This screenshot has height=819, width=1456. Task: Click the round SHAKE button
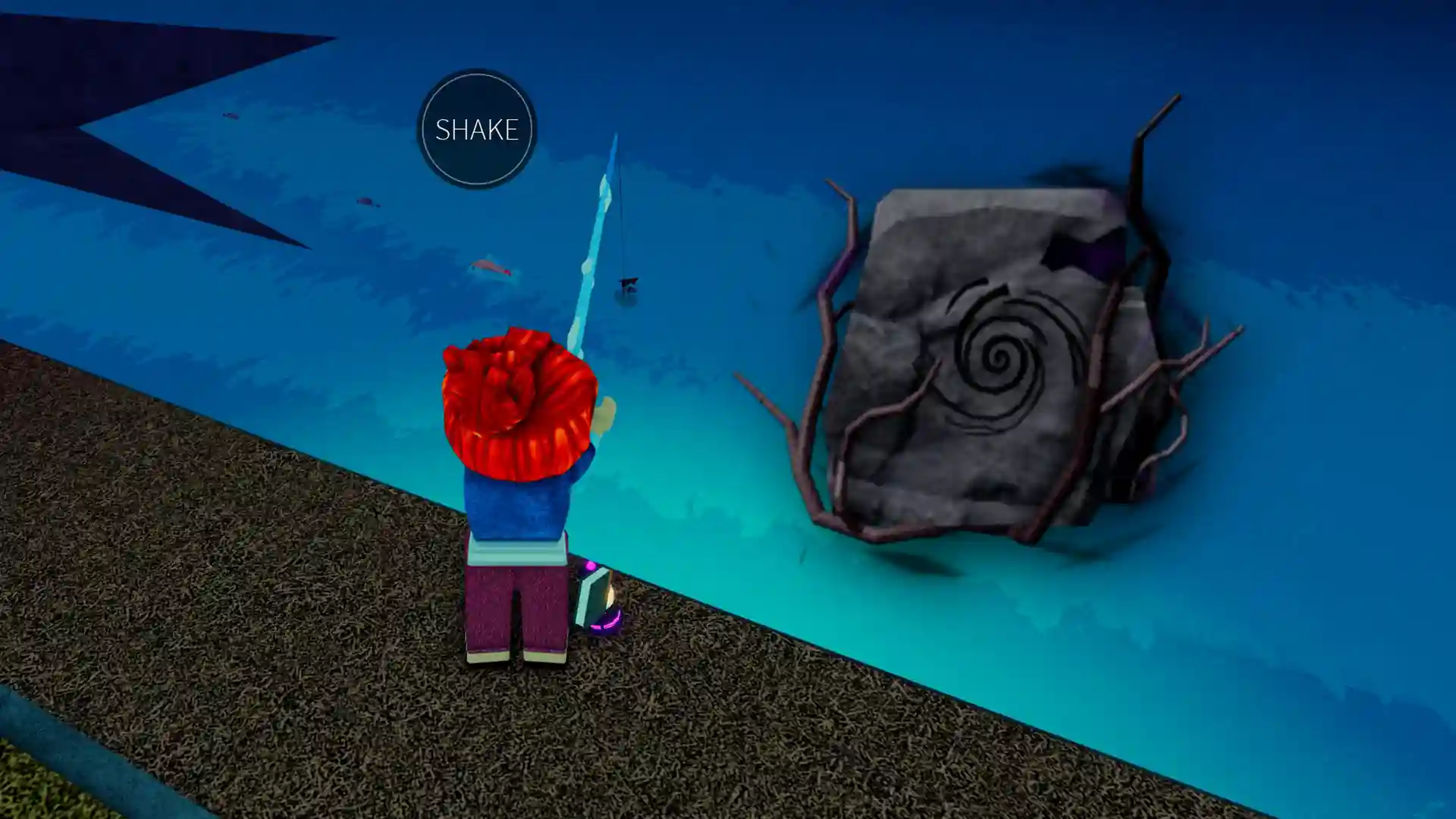pyautogui.click(x=476, y=129)
